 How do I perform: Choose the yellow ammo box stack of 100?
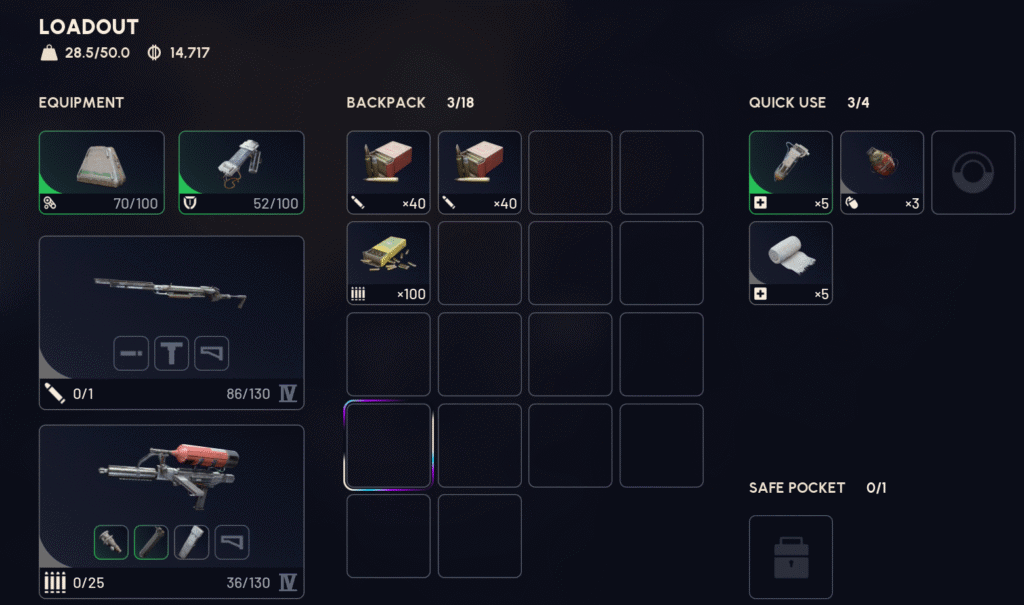pyautogui.click(x=388, y=263)
